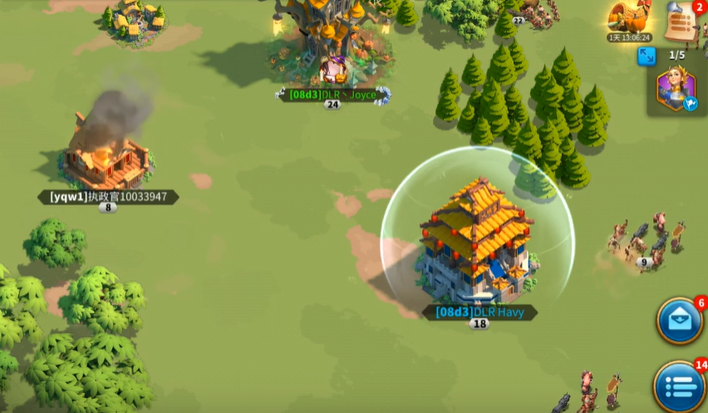Open the list menu button
This screenshot has width=708, height=413.
(x=680, y=384)
